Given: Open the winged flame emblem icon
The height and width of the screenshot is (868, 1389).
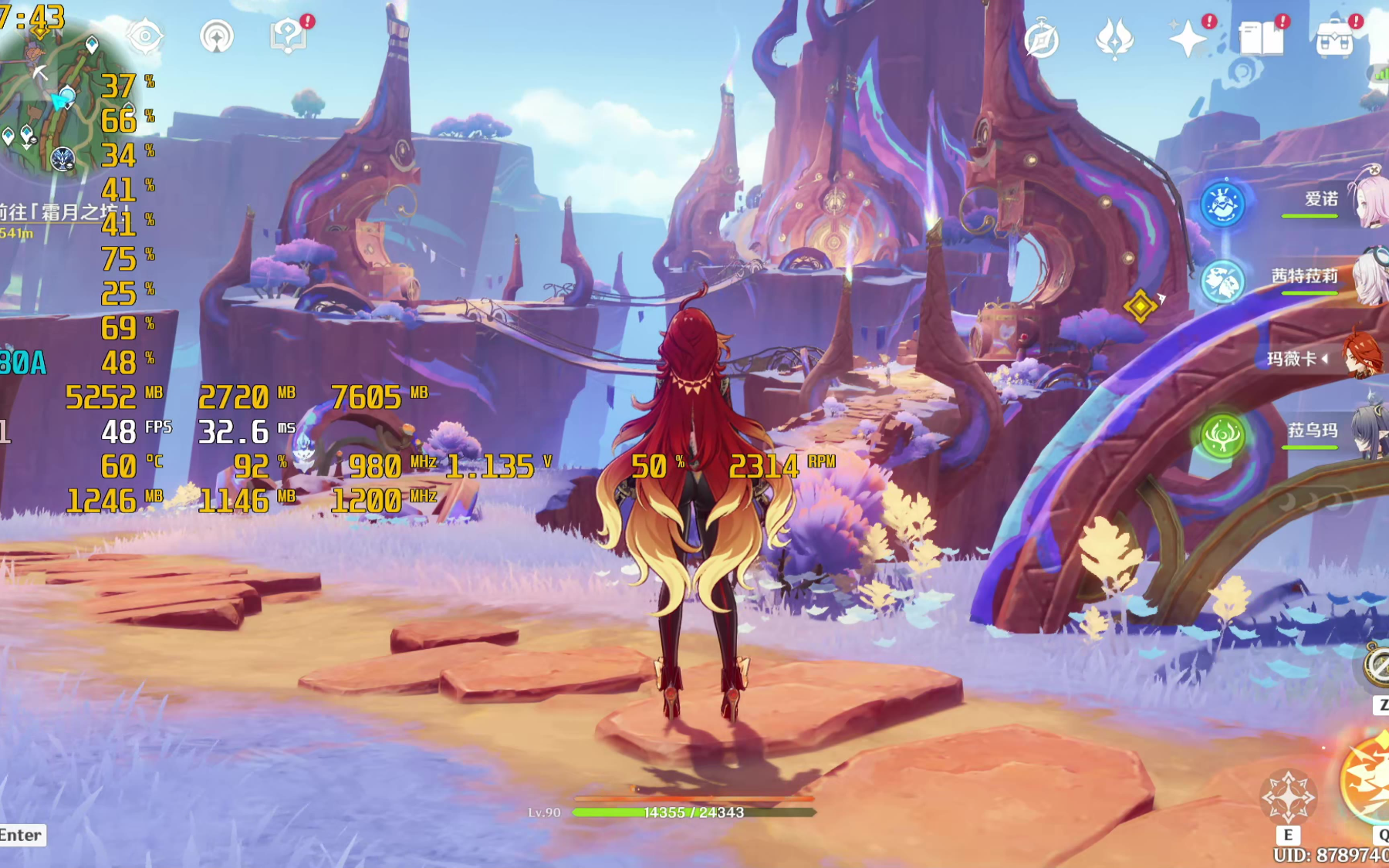Looking at the screenshot, I should point(1114,39).
